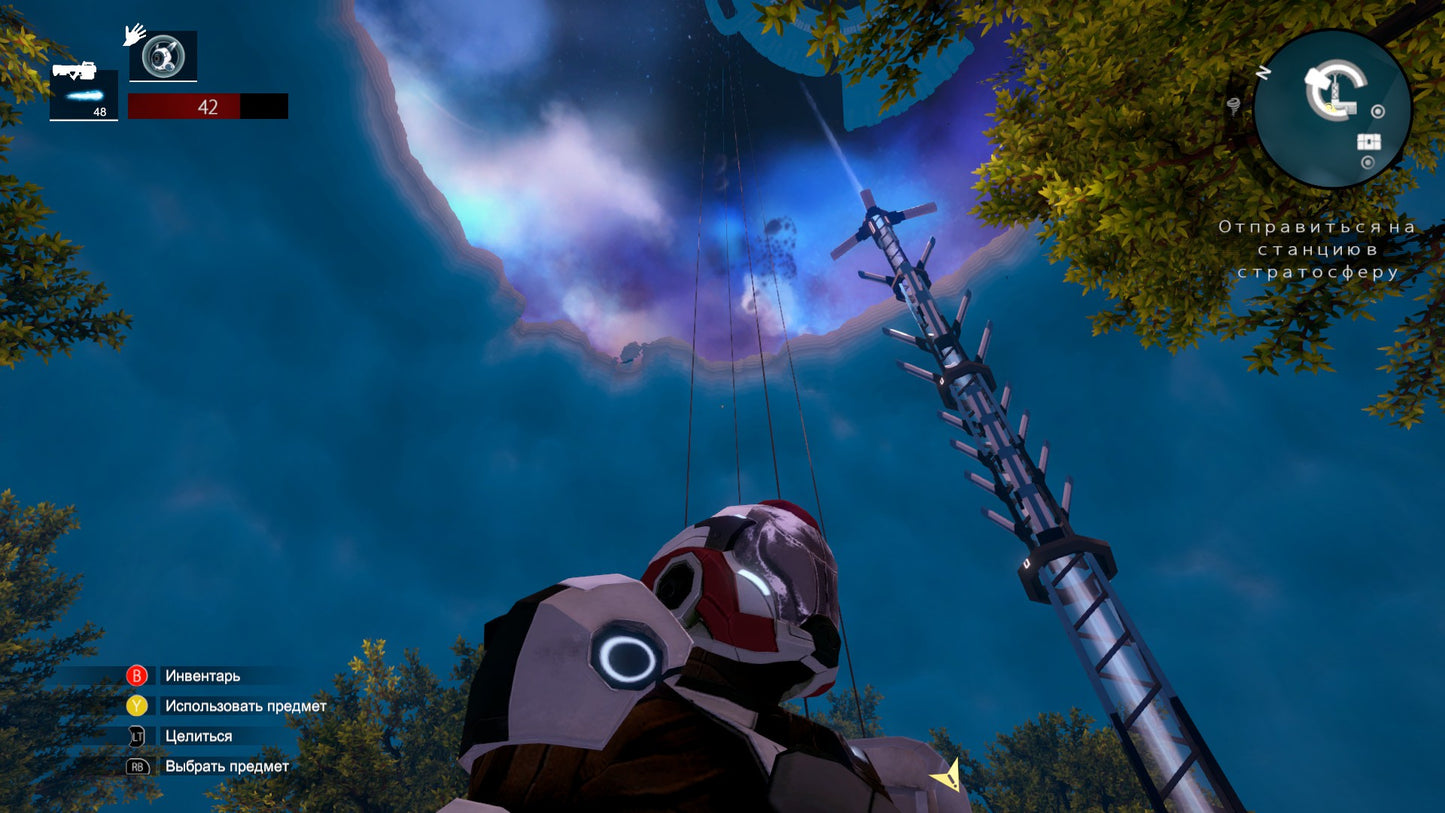Click the plasma ammo icon showing 48
The image size is (1445, 813).
click(84, 93)
